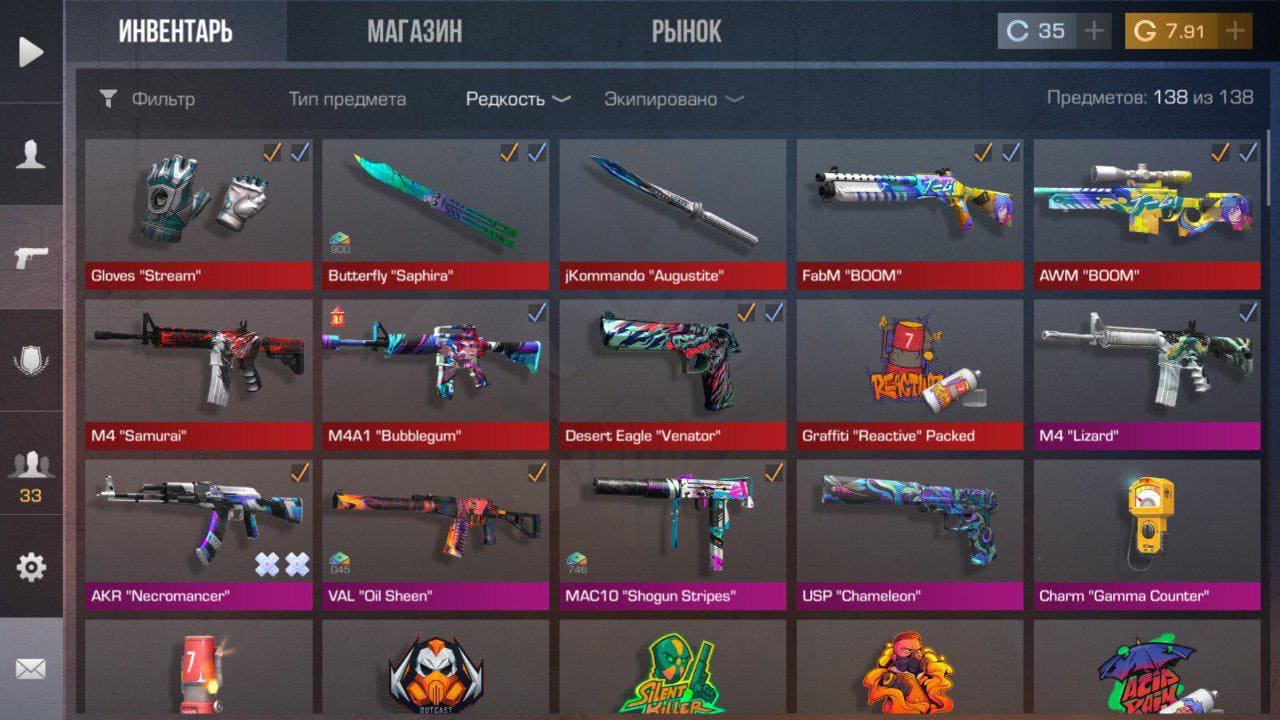
Task: Select the AKR "Necromancer" rifle
Action: 198,534
